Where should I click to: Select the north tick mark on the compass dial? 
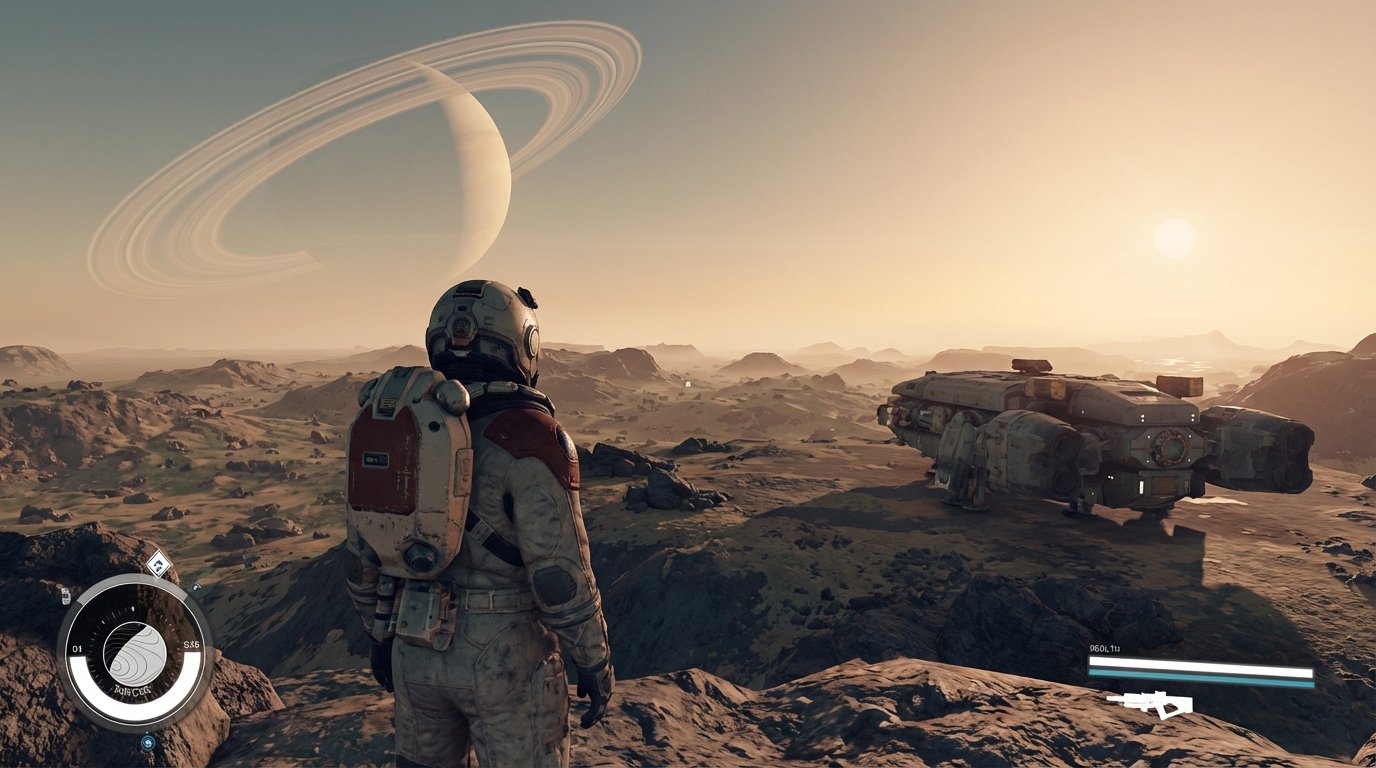click(x=132, y=610)
